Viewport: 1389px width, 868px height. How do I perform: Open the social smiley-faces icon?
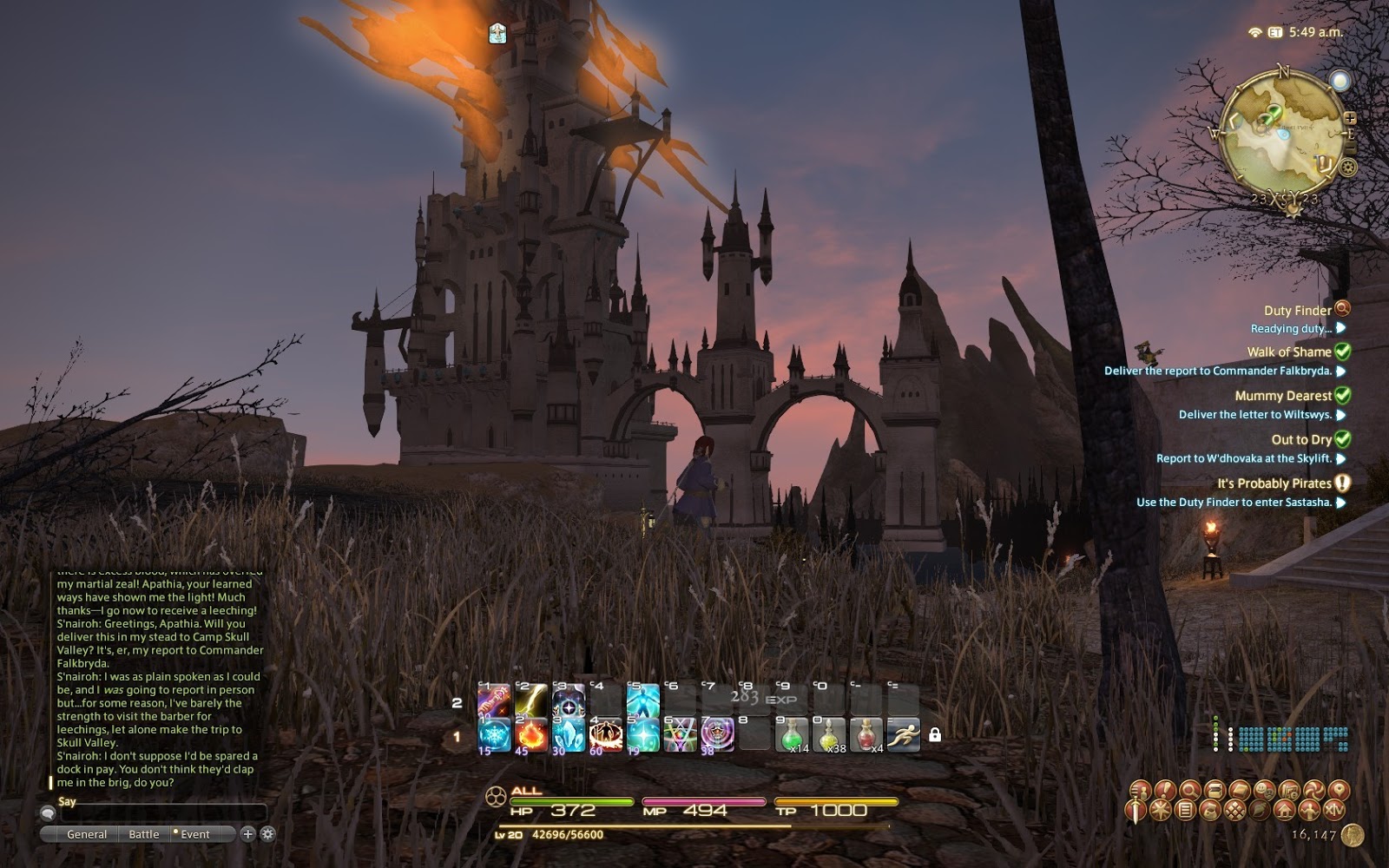point(1267,790)
